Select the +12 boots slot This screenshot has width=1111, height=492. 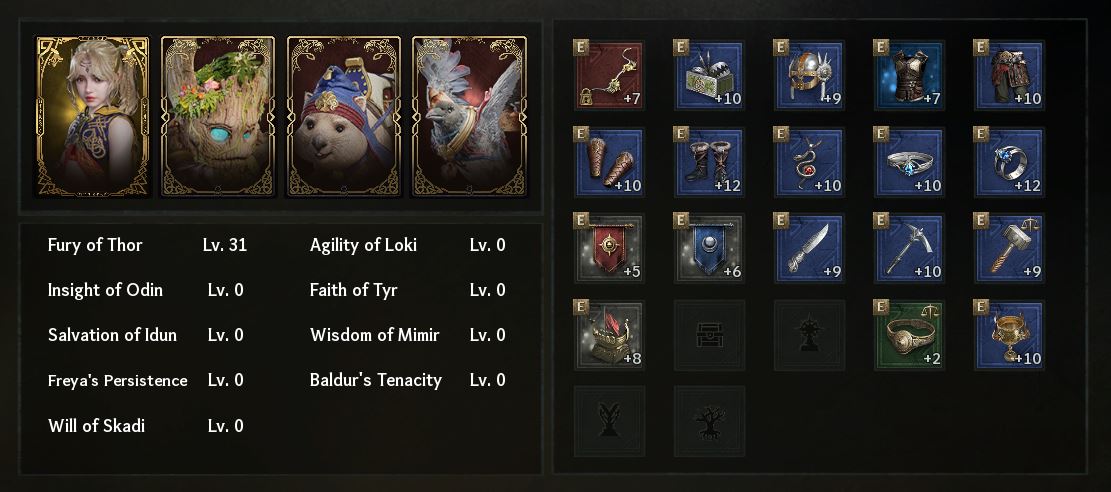709,162
